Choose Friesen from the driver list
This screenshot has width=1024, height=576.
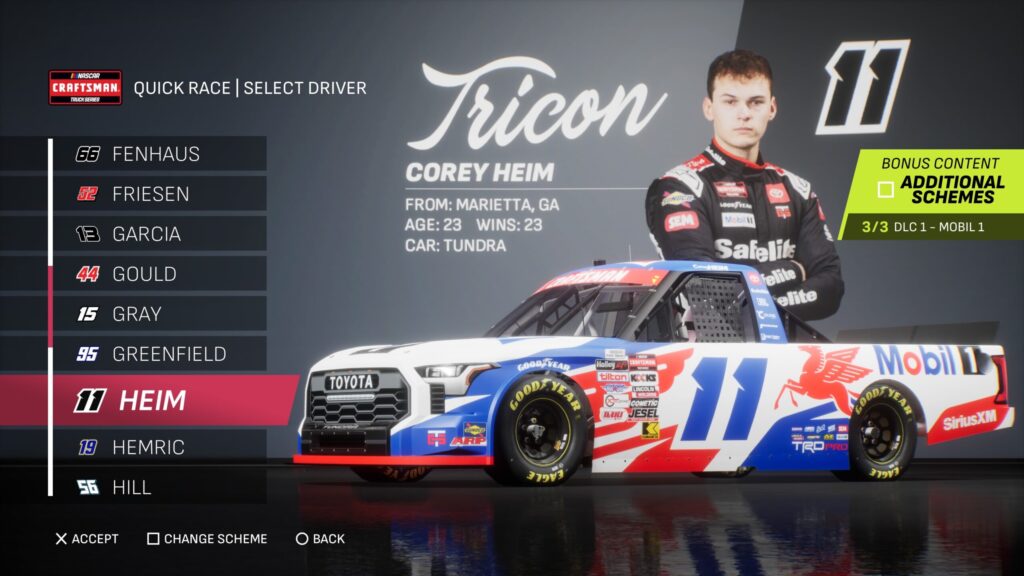click(x=156, y=194)
